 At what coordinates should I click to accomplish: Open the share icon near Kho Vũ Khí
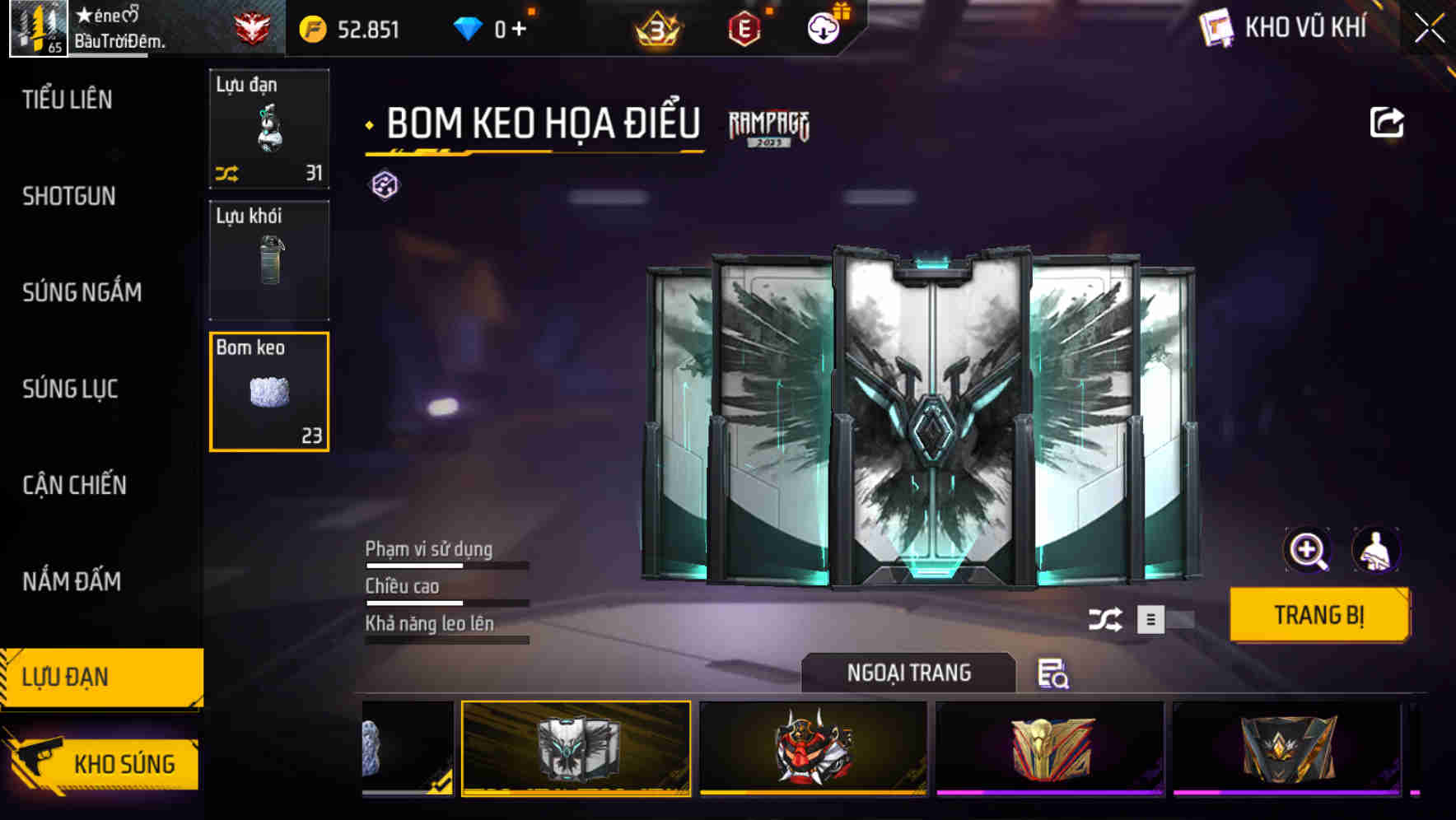[1388, 121]
